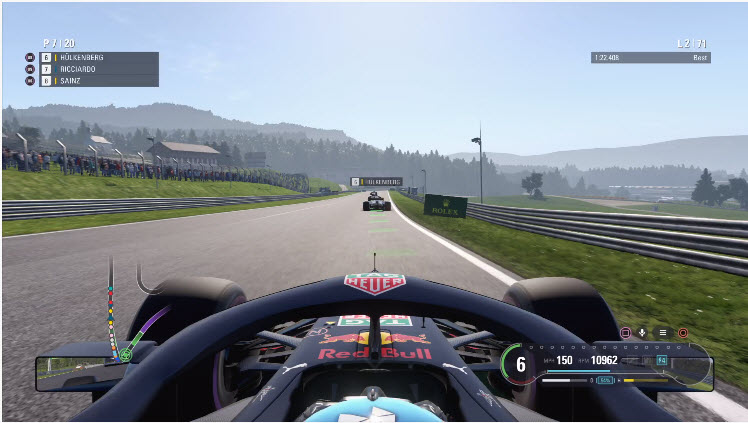Click the purple circle icon above the gear dial
The image size is (748, 423).
click(x=625, y=332)
